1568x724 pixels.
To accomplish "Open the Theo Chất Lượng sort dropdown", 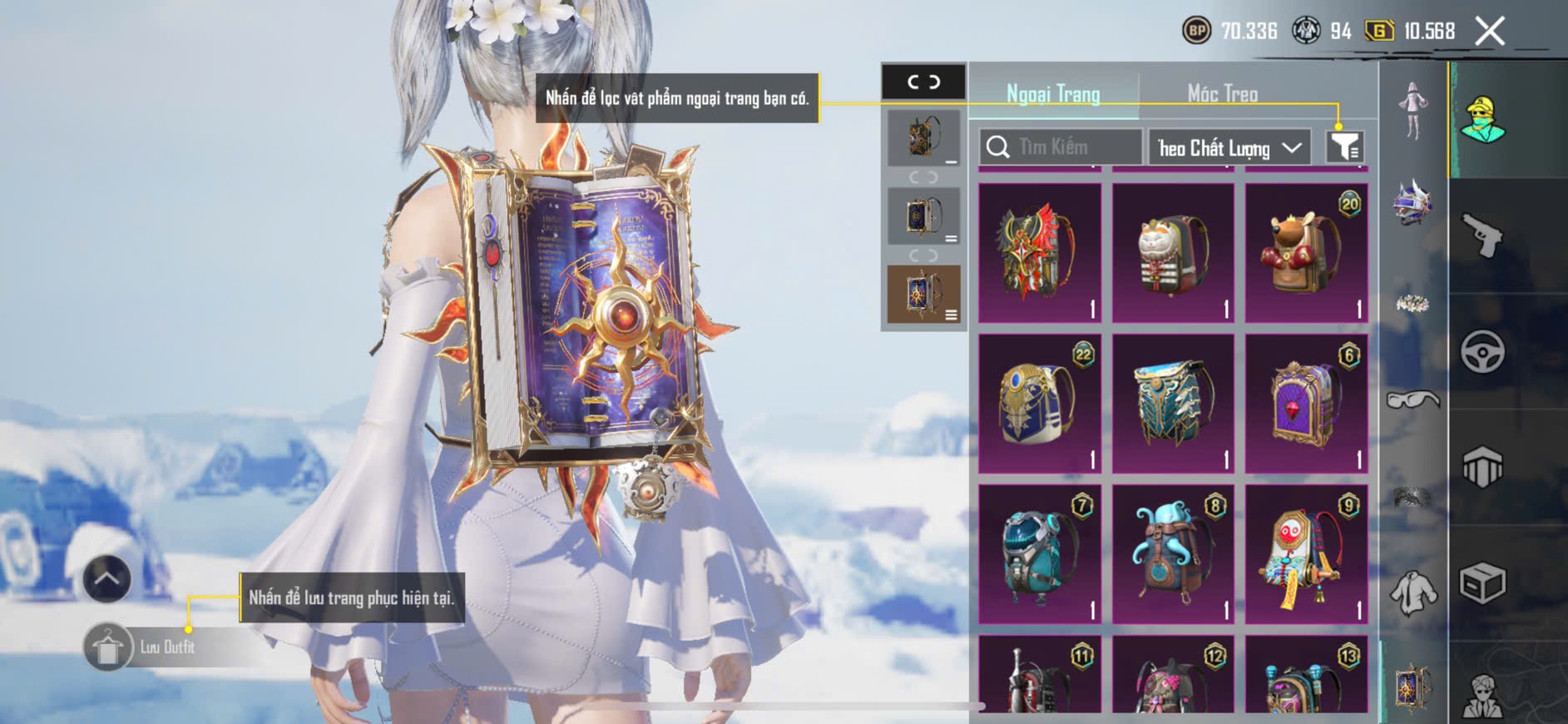I will pos(1229,148).
